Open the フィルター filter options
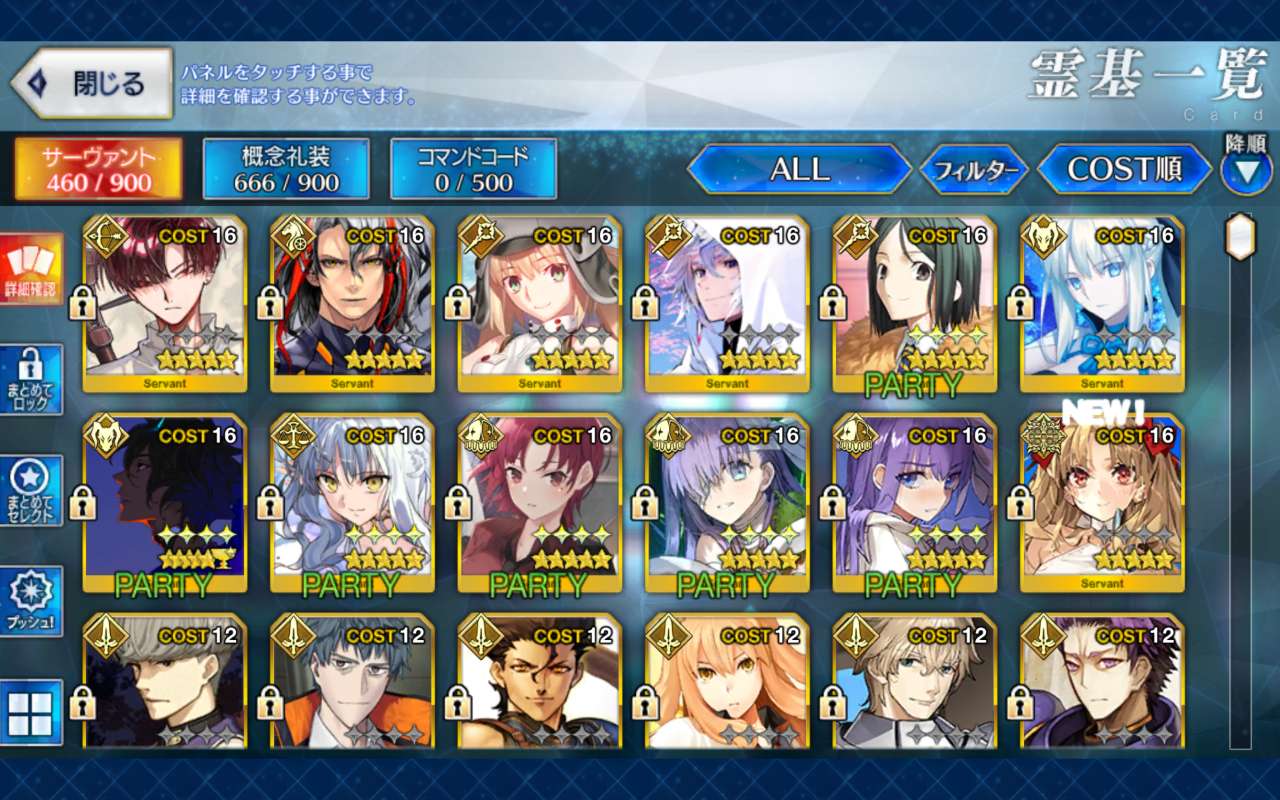 click(x=974, y=171)
